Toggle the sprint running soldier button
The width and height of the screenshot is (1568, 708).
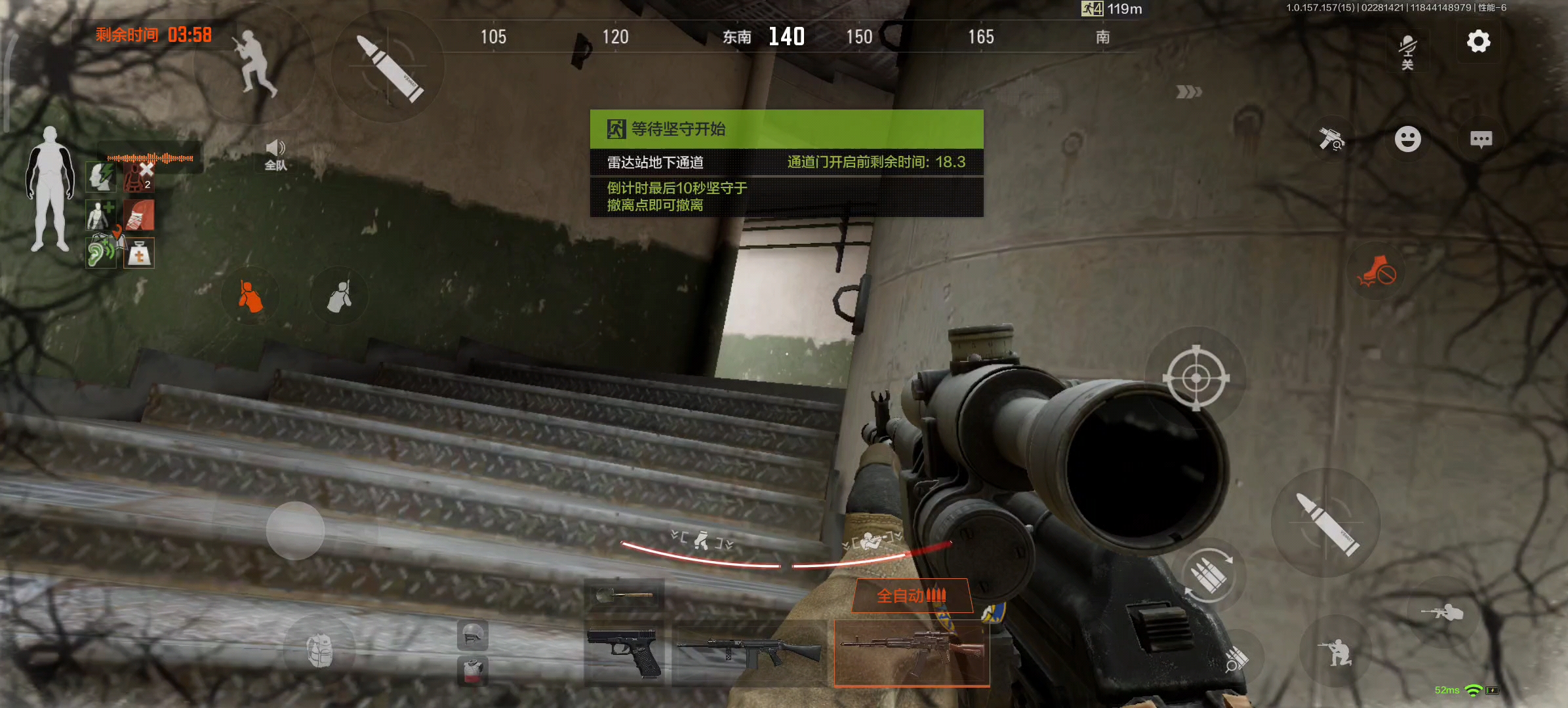click(x=255, y=63)
